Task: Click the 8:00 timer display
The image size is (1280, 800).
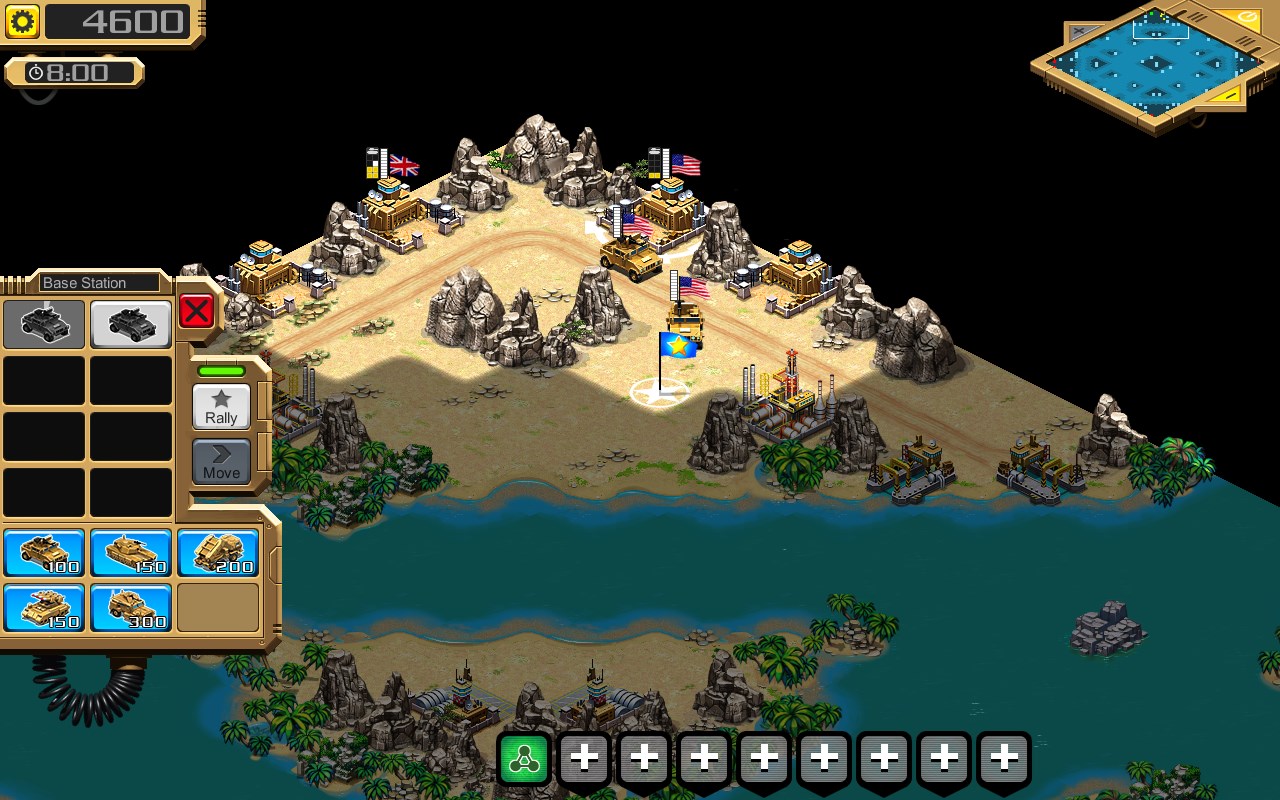Action: coord(75,71)
